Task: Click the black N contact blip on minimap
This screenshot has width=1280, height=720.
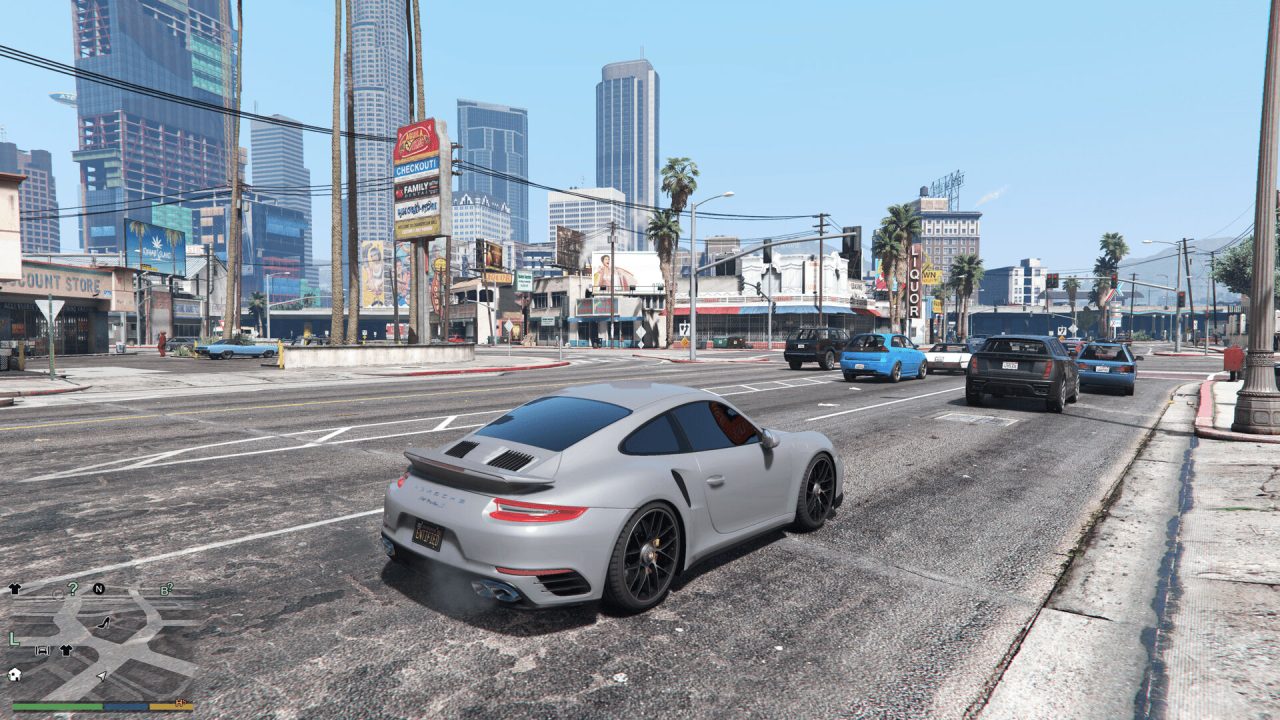Action: click(98, 588)
